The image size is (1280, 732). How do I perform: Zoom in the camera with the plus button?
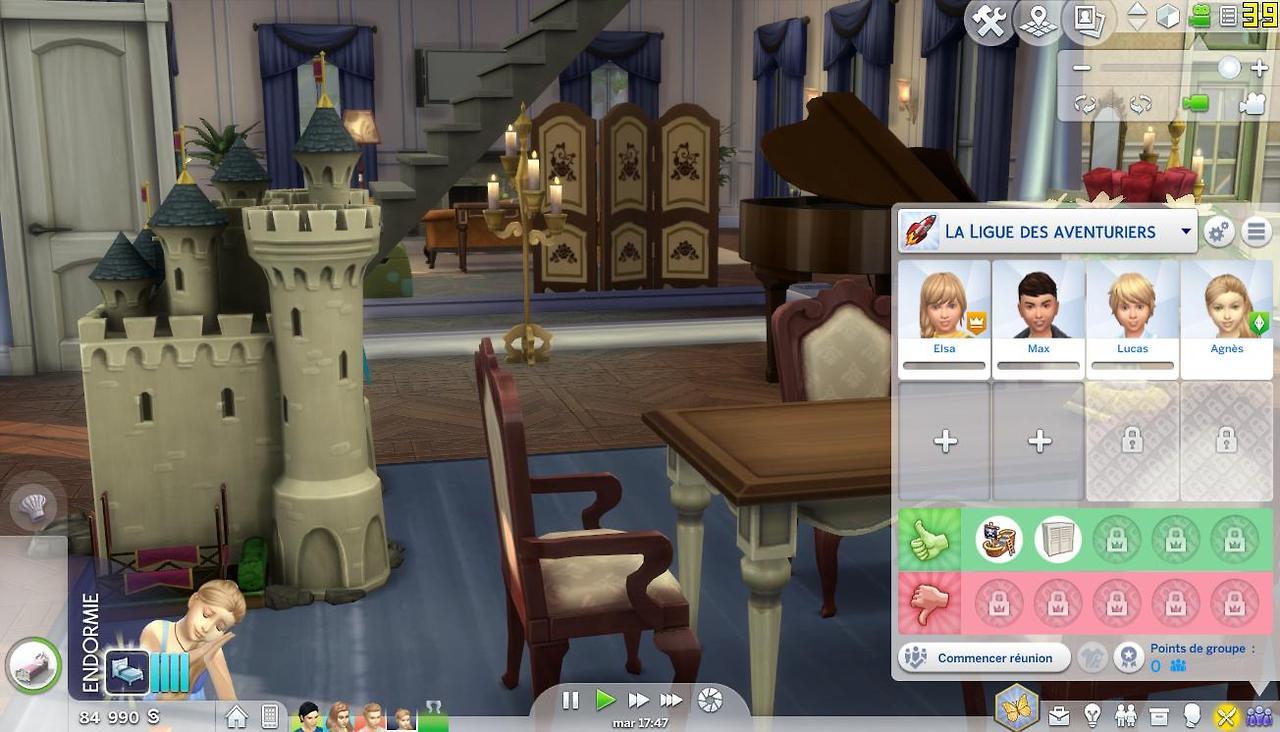coord(1259,68)
